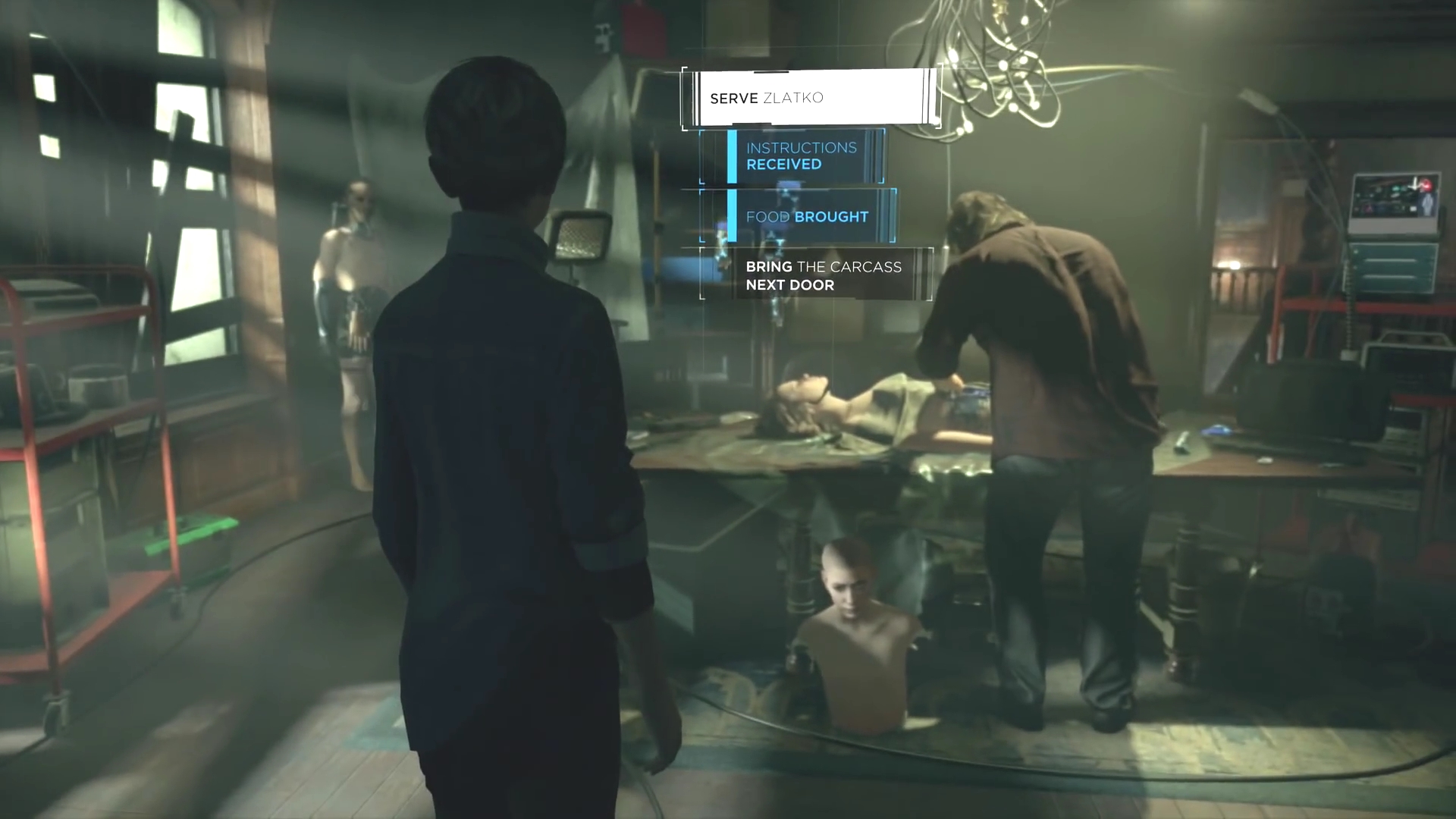Select Bring the Carcass Next Door objective
Viewport: 1456px width, 819px height.
pos(823,275)
